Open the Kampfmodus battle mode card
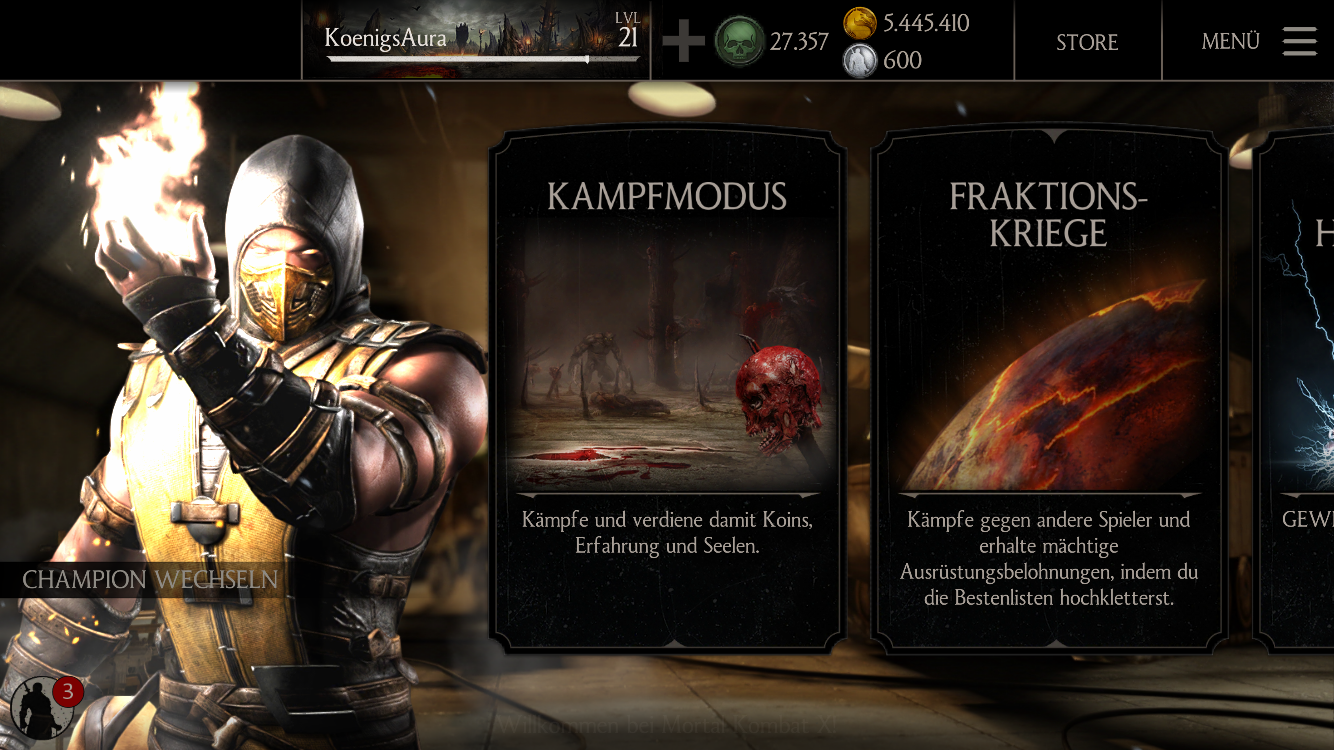 click(667, 390)
